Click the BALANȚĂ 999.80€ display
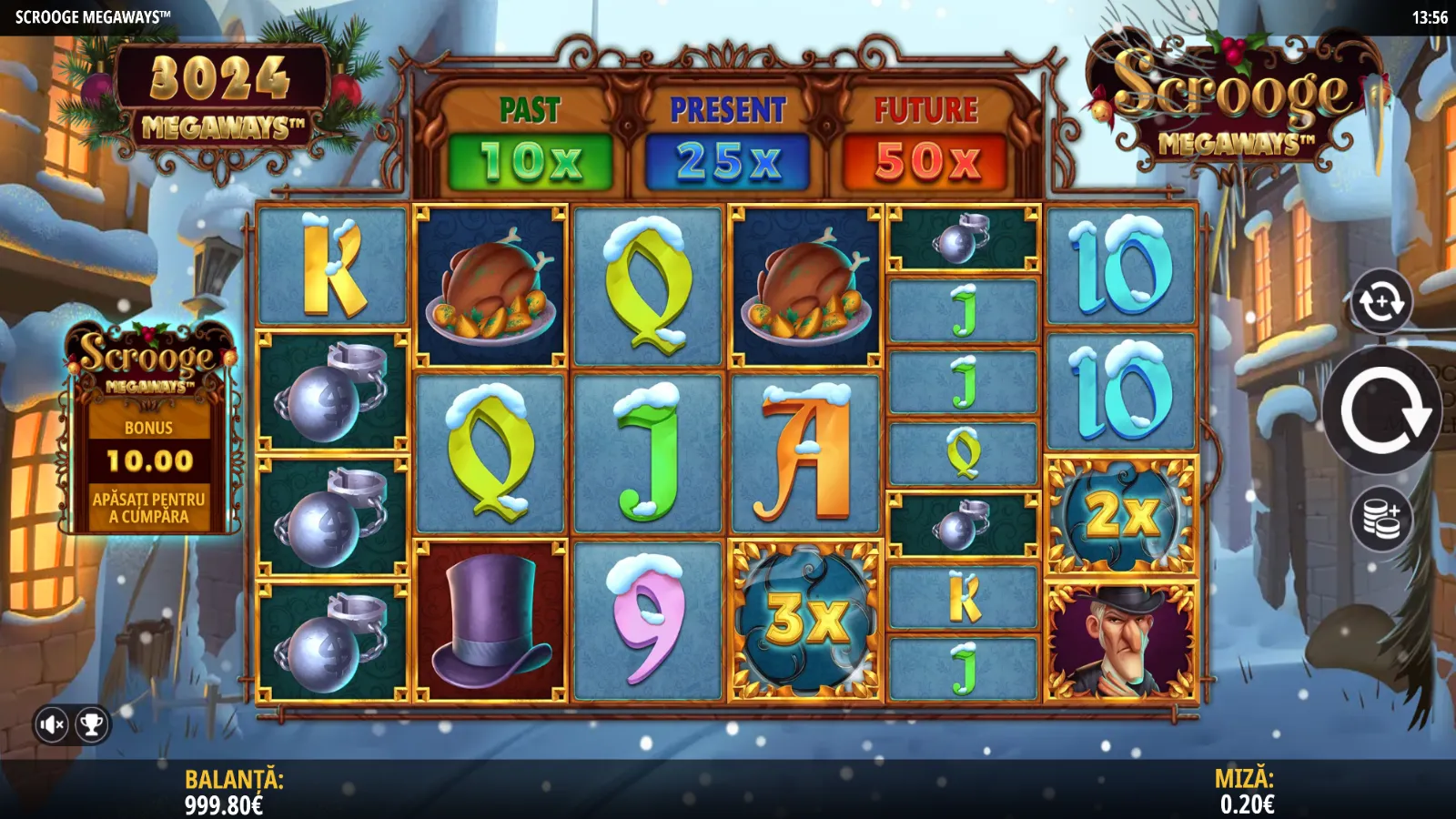Viewport: 1456px width, 819px height. click(x=234, y=792)
